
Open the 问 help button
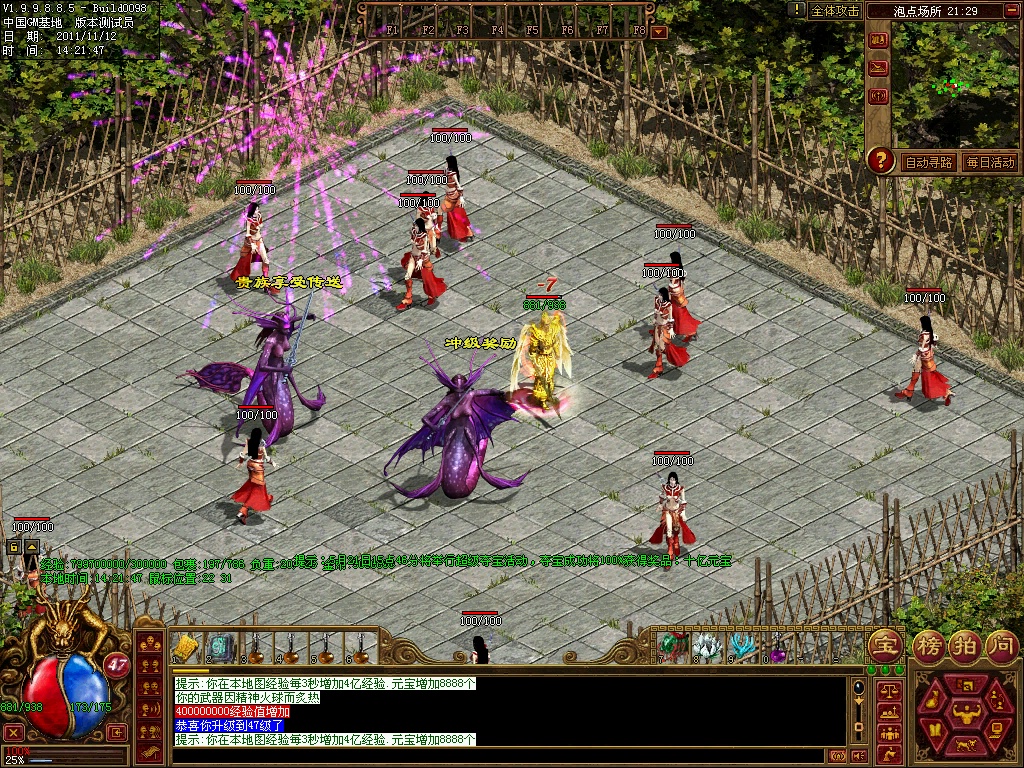click(1001, 645)
